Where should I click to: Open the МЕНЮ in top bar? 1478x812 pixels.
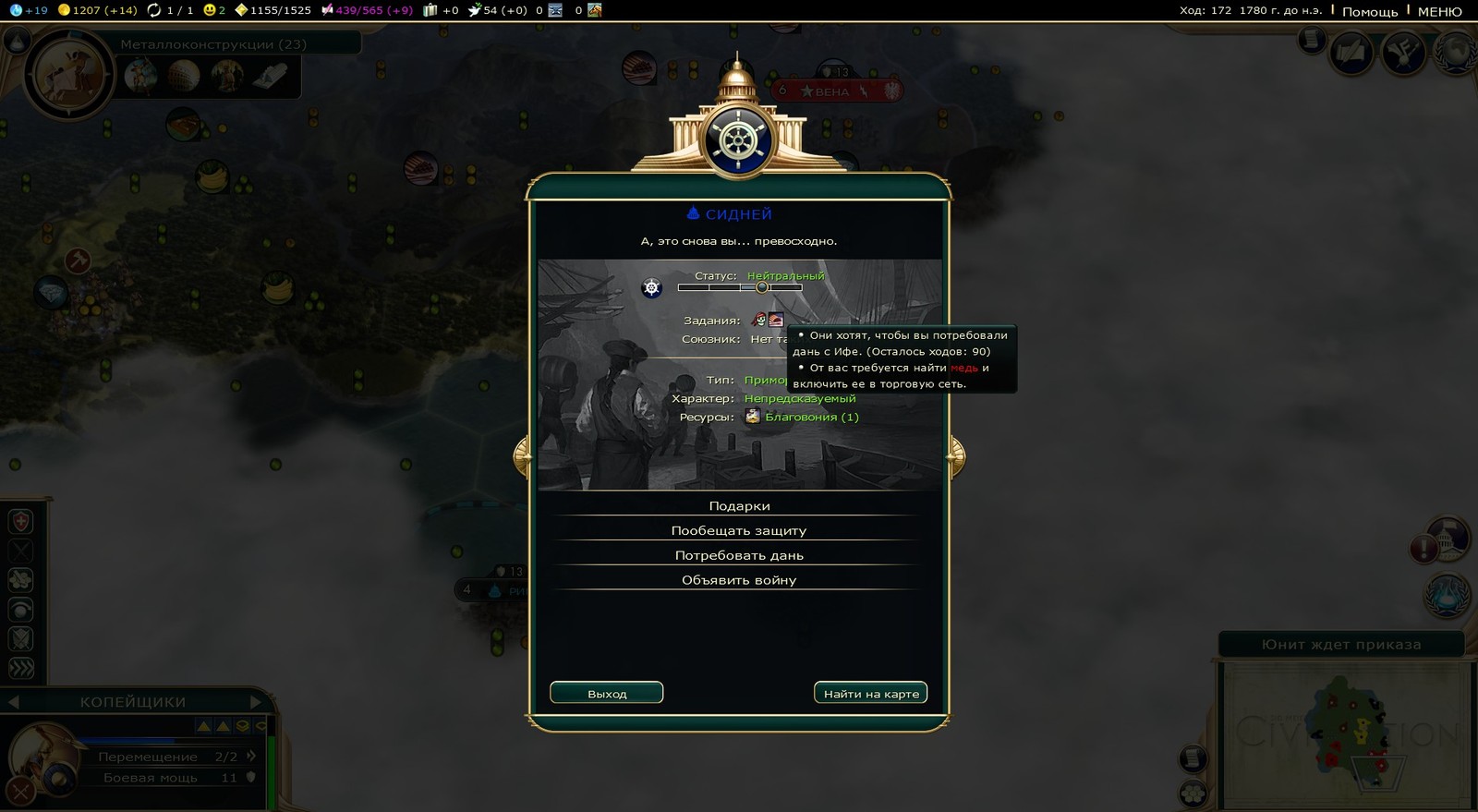tap(1439, 12)
